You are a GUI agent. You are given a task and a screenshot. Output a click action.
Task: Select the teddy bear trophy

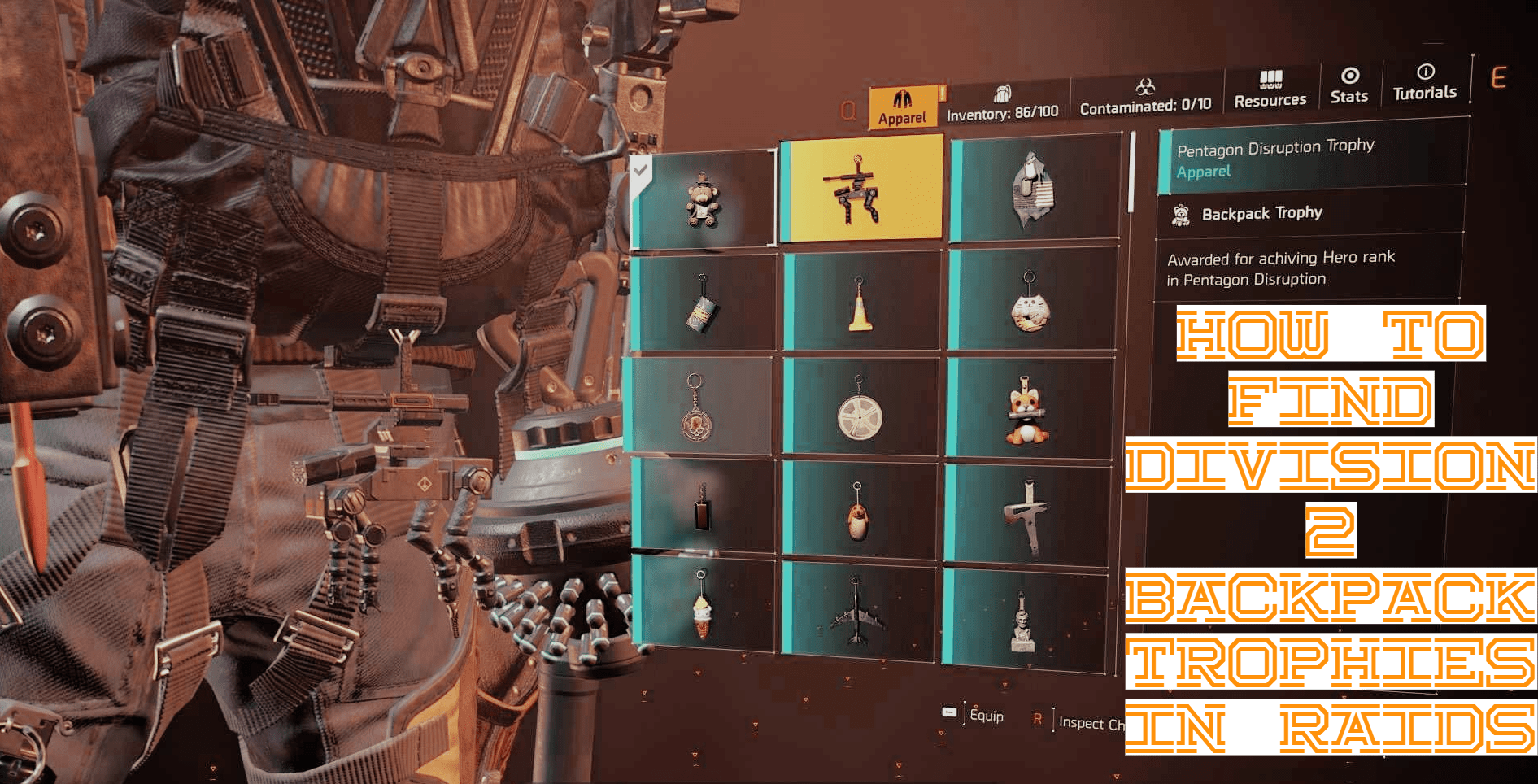701,199
